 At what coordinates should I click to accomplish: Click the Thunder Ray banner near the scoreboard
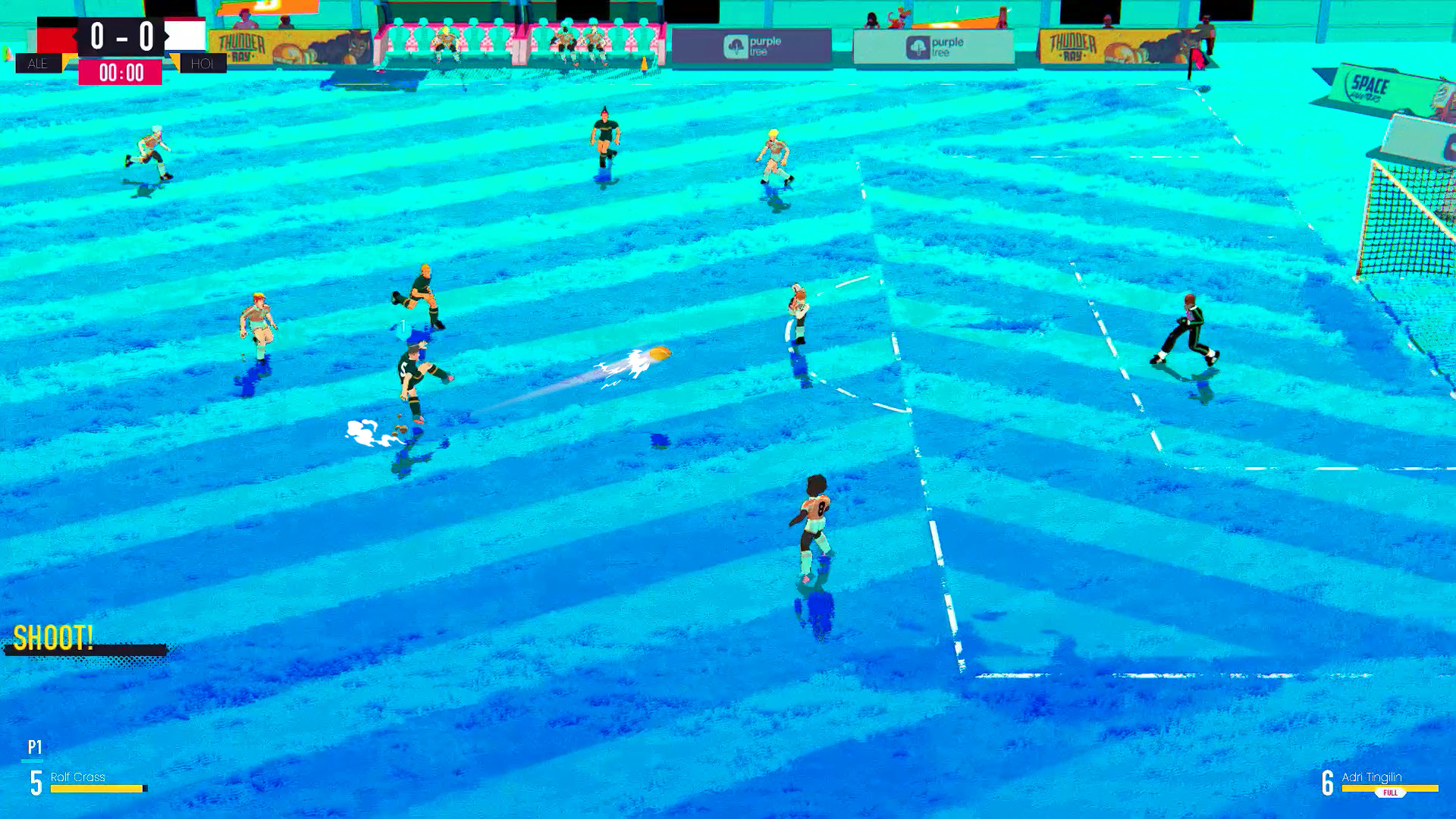241,42
